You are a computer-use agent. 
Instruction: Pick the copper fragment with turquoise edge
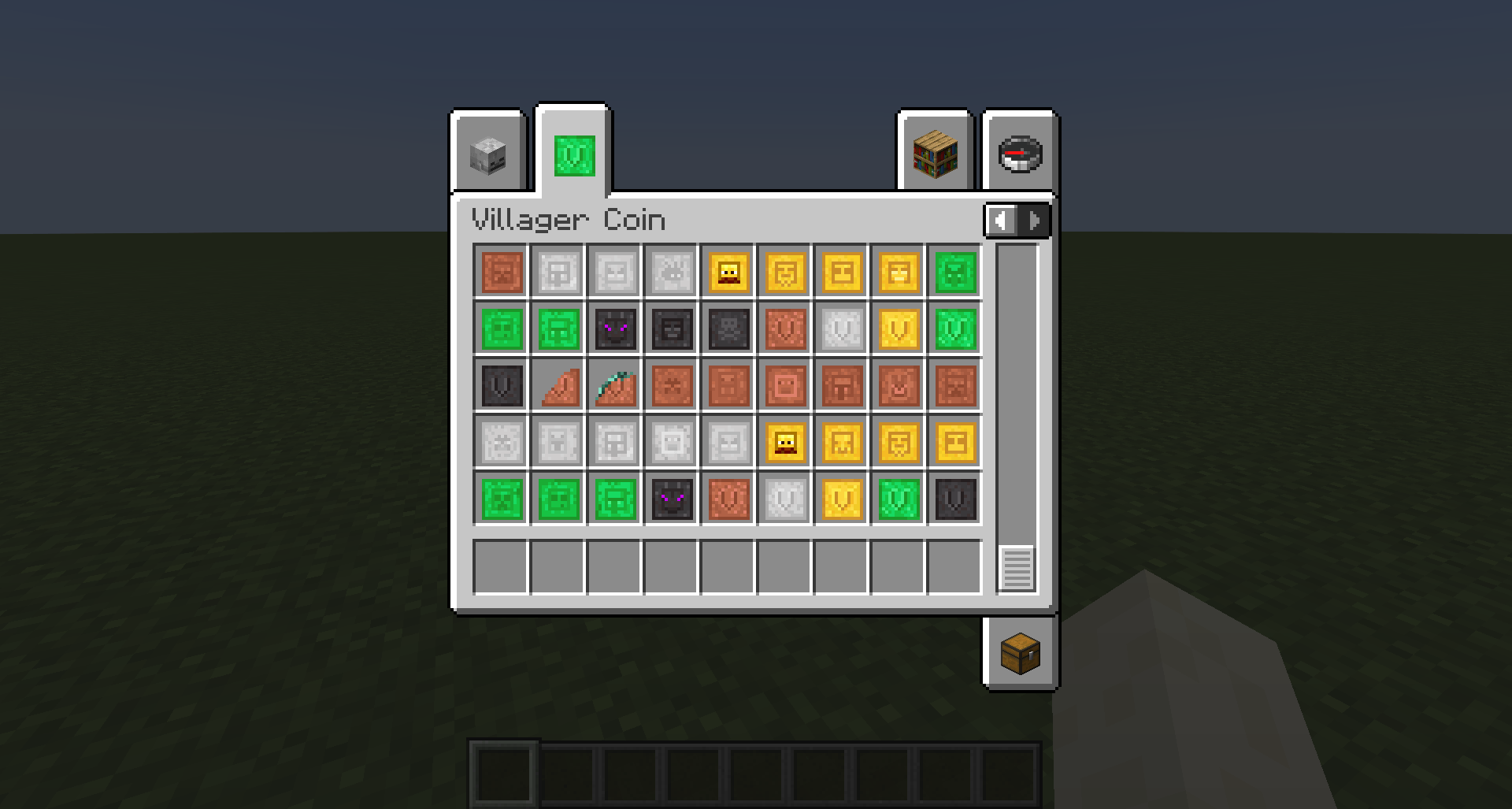pos(615,386)
